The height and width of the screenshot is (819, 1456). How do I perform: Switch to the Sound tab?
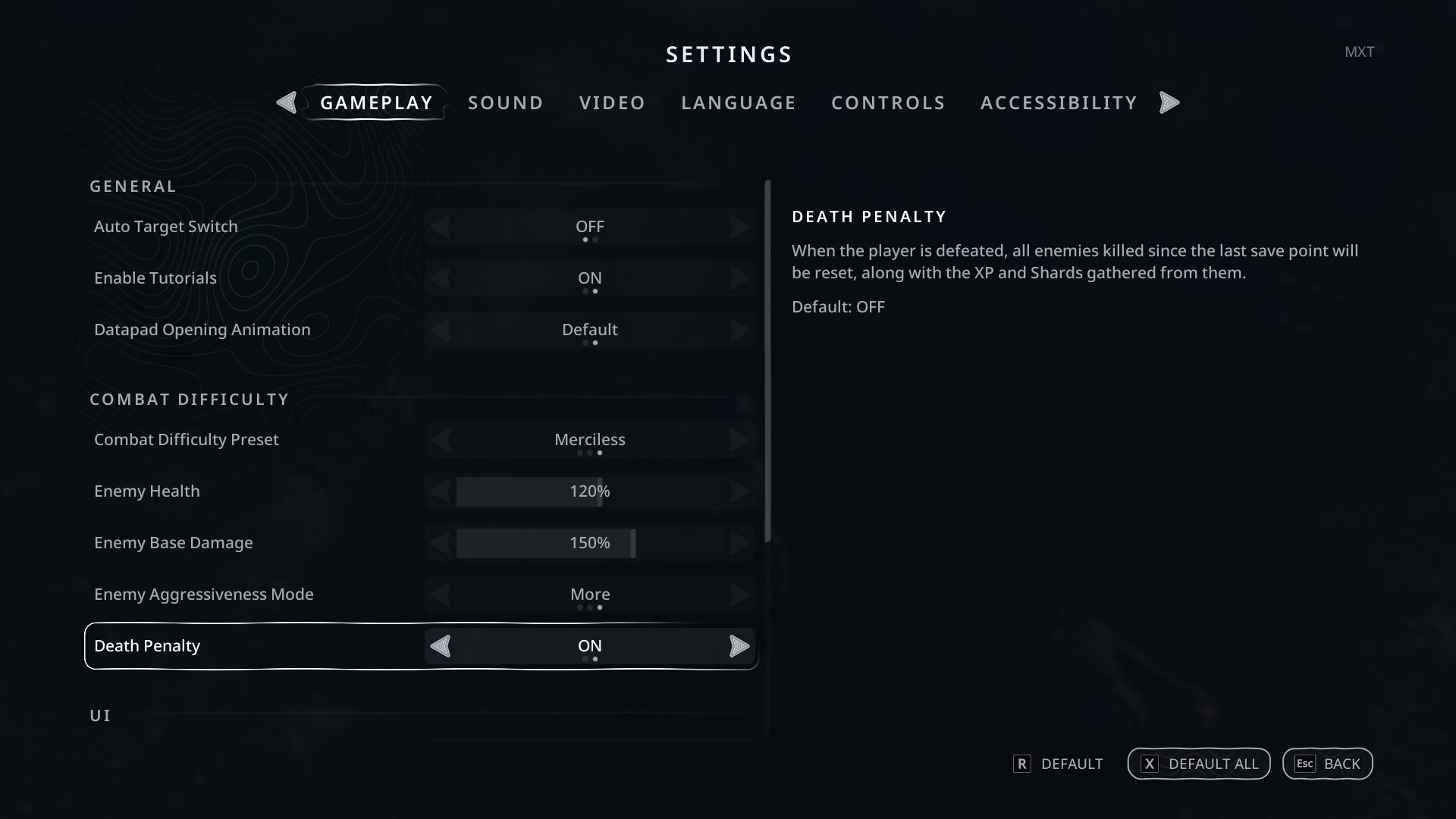pyautogui.click(x=505, y=103)
